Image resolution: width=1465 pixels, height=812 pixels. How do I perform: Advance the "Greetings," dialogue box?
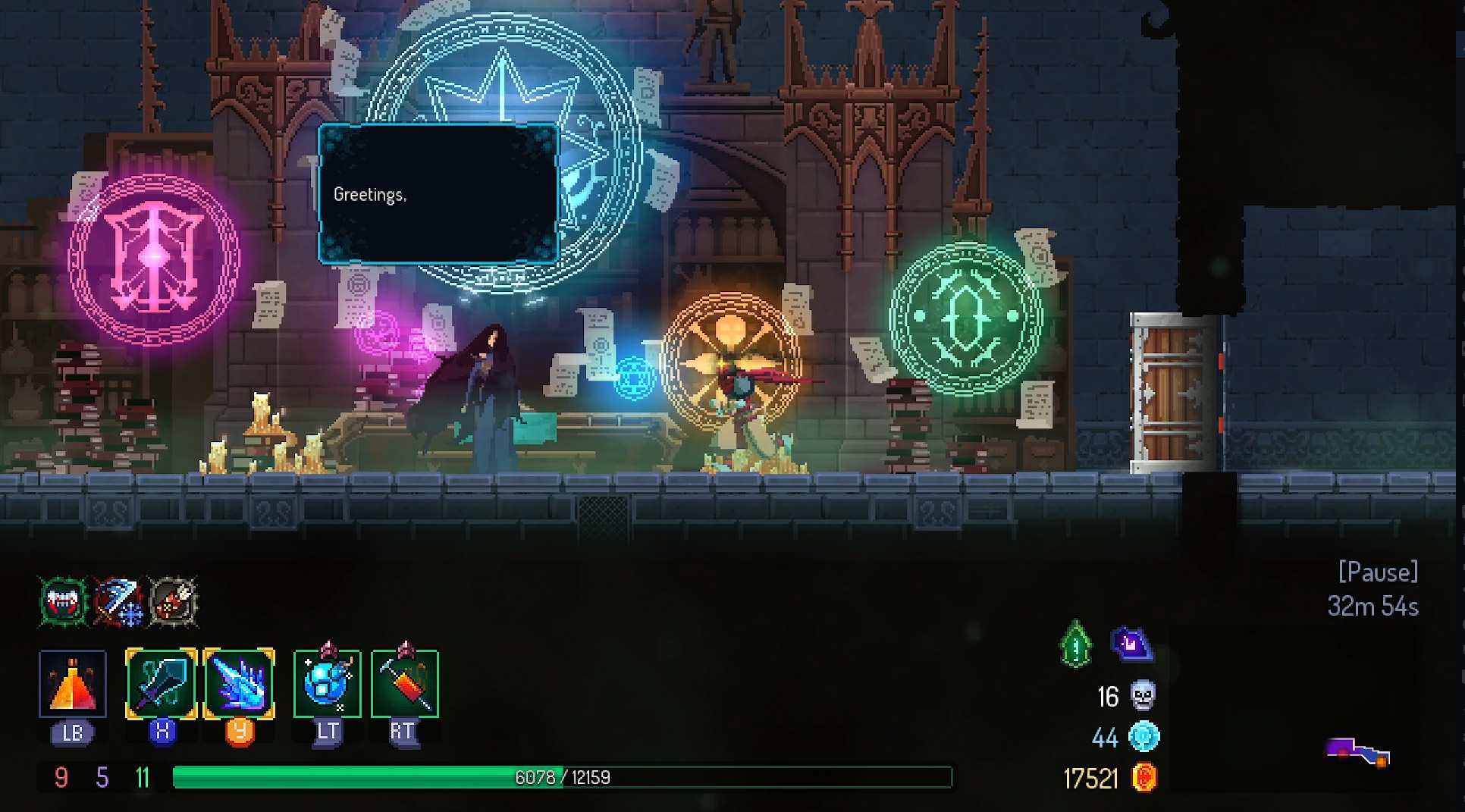point(438,195)
